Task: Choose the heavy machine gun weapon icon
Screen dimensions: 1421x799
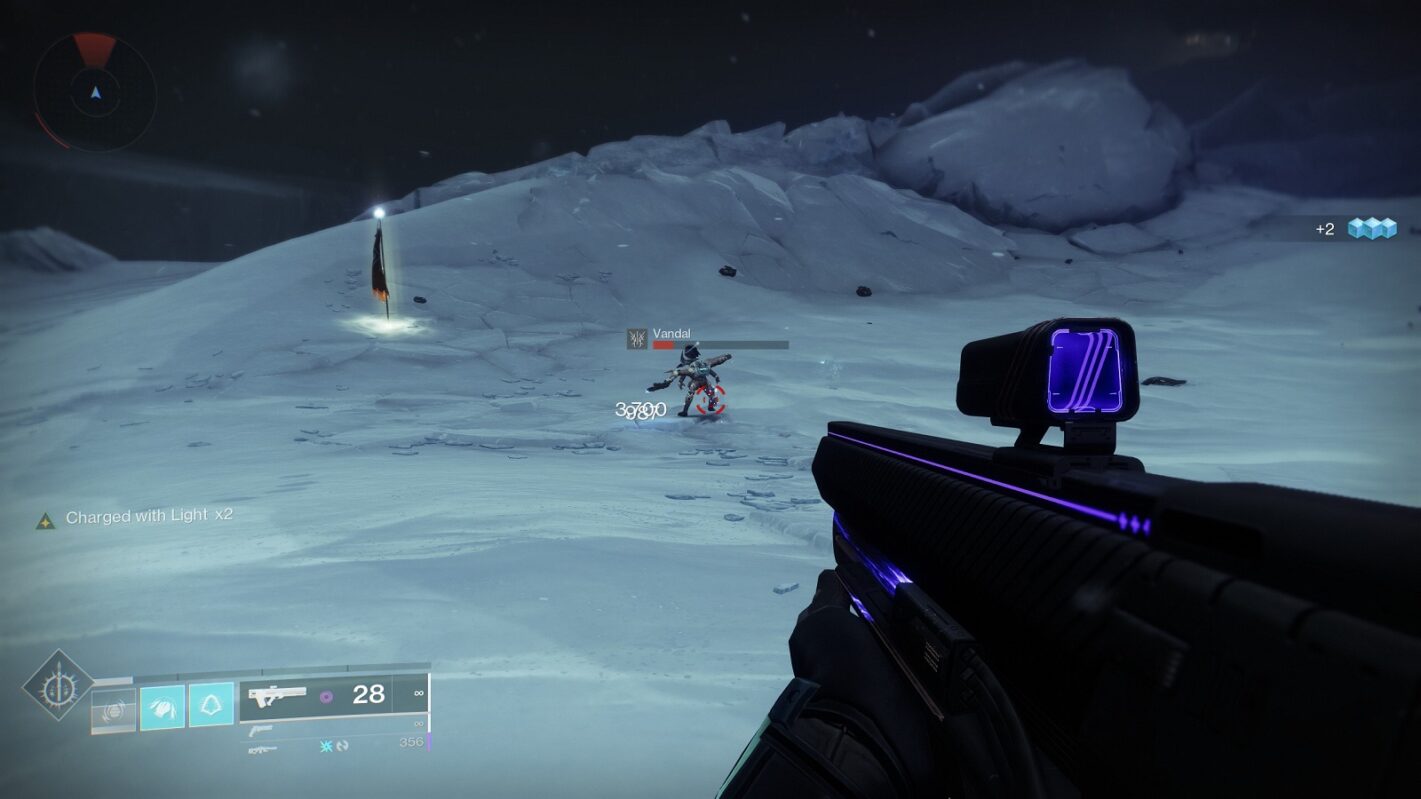Action: (x=264, y=749)
